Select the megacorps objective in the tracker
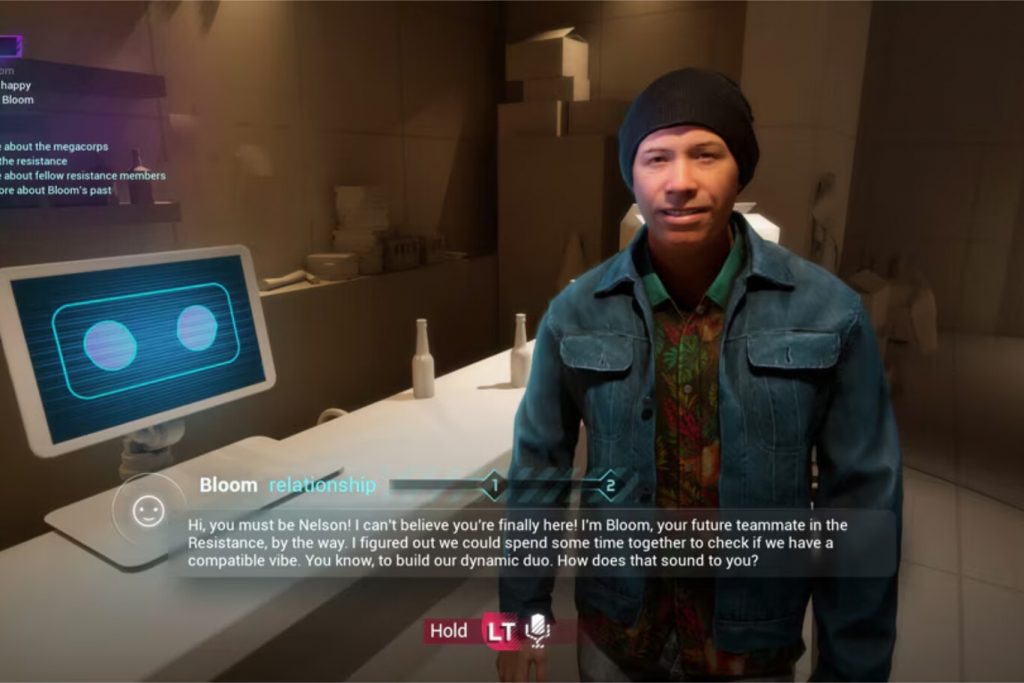 [x=55, y=147]
